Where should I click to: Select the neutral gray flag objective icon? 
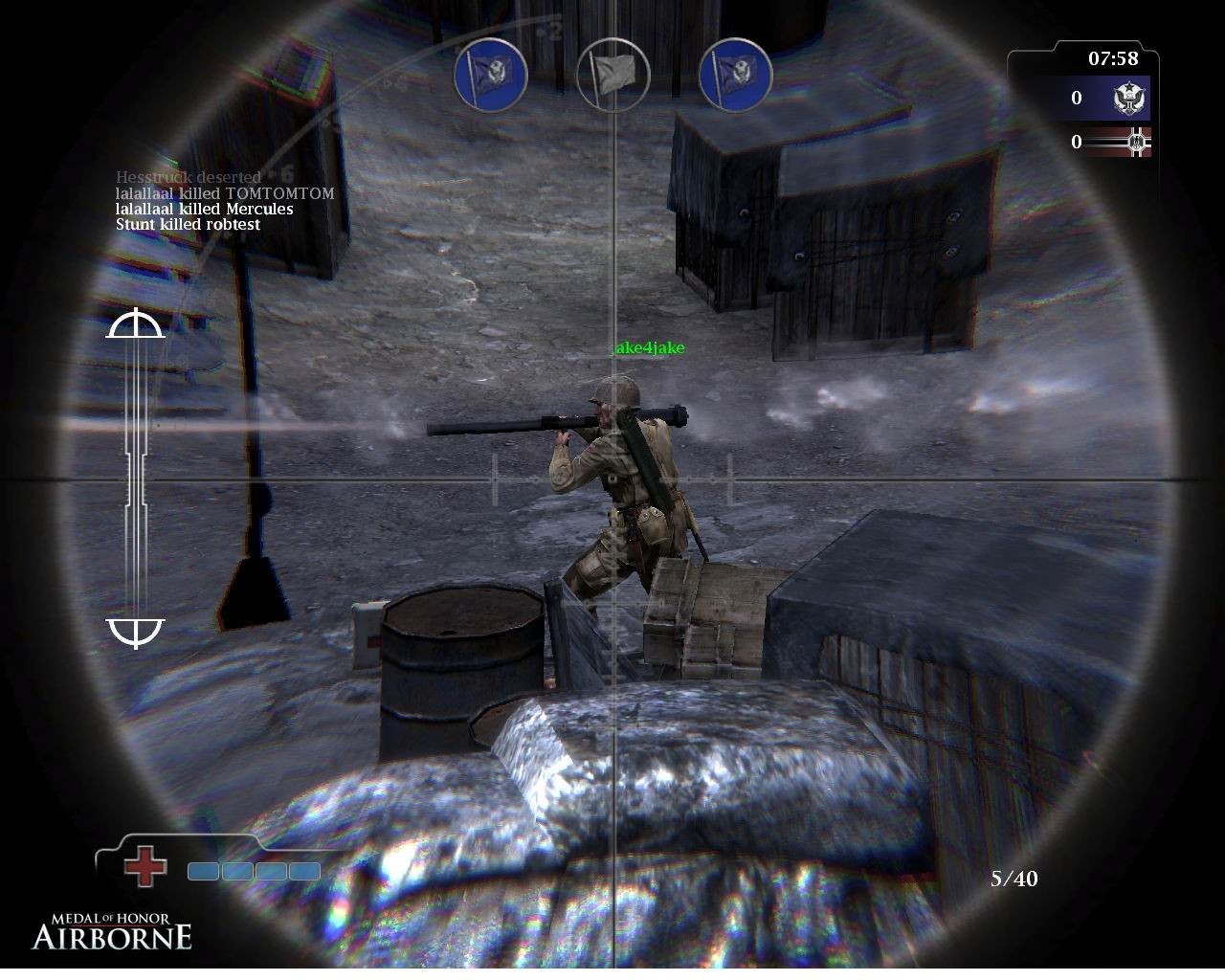[613, 74]
